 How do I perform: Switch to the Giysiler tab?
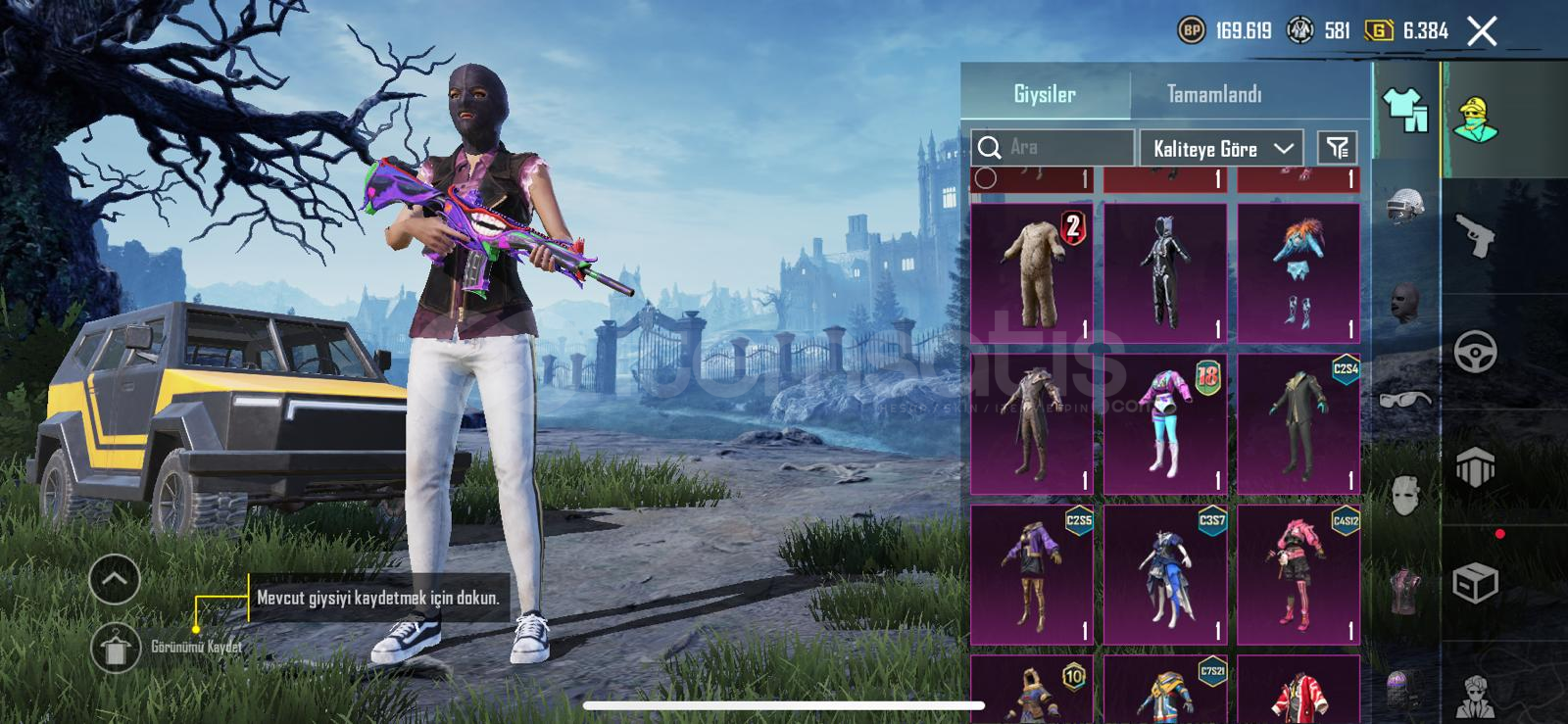1045,94
